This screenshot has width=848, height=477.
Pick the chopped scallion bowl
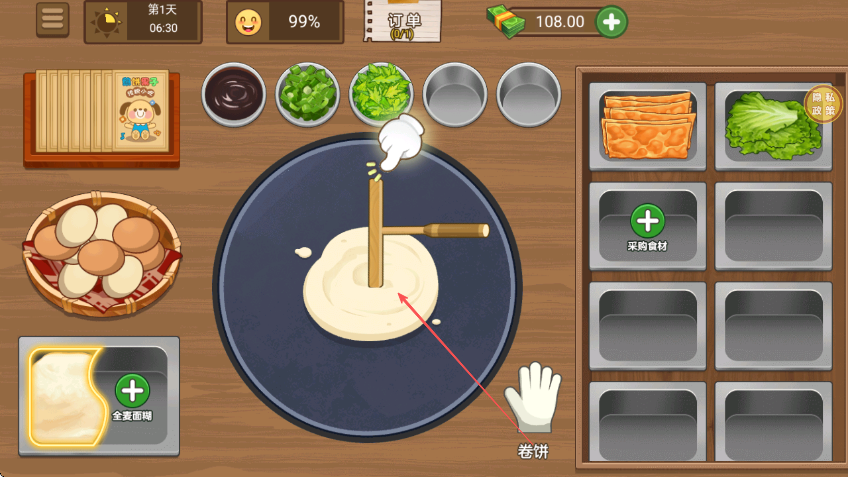coord(307,95)
